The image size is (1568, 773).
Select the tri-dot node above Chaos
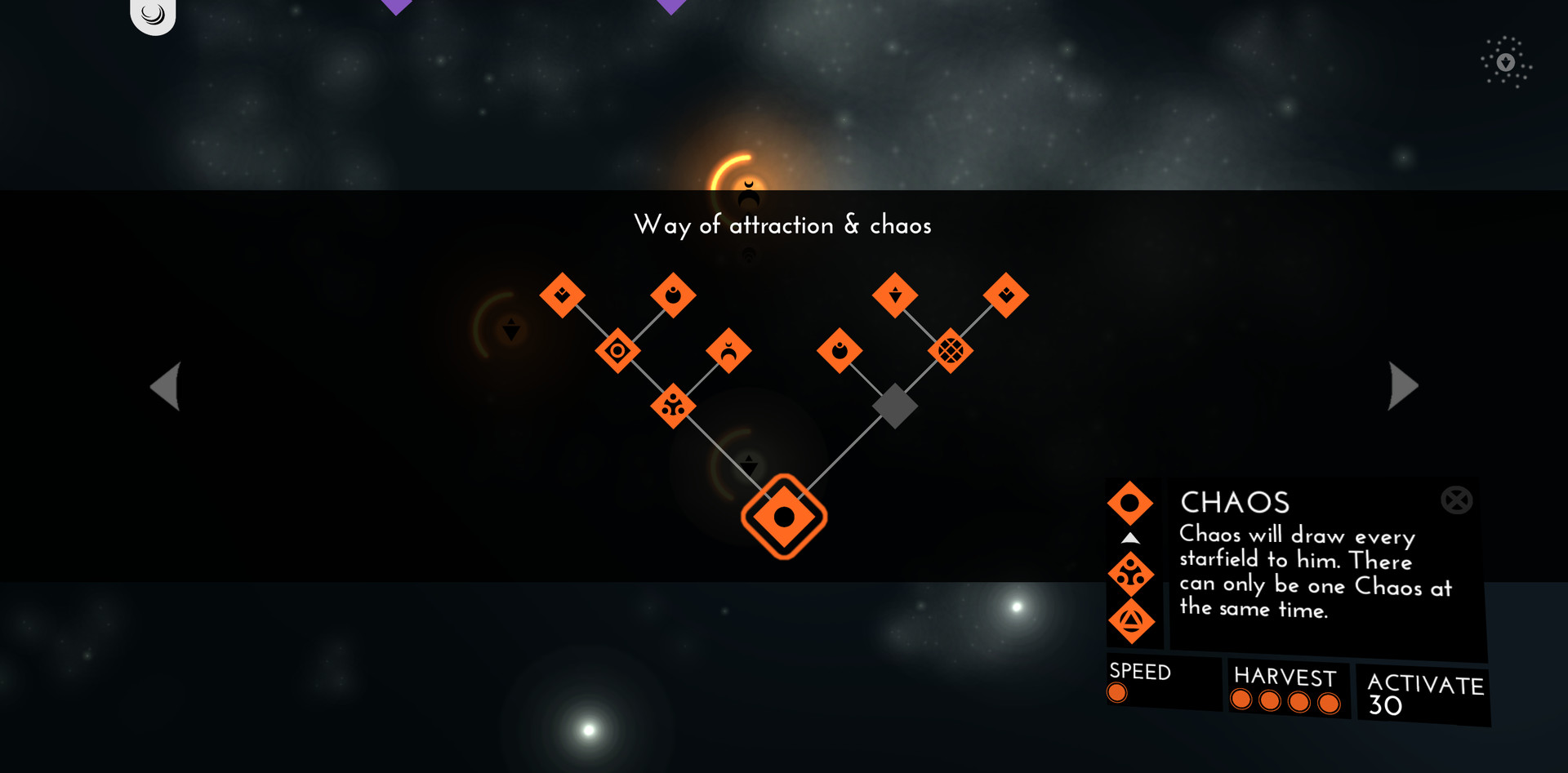[x=674, y=406]
